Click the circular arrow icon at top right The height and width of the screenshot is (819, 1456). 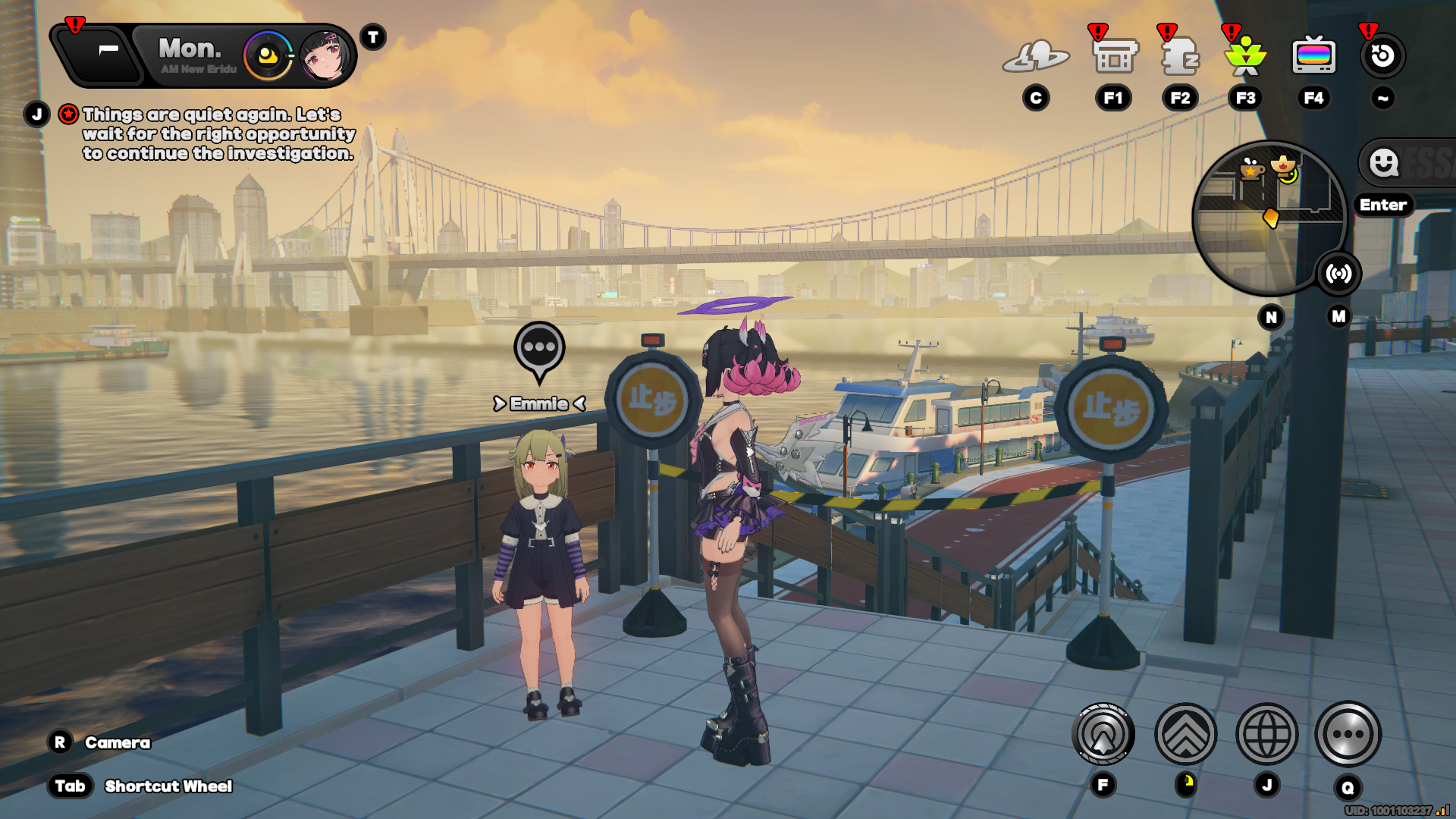coord(1382,56)
